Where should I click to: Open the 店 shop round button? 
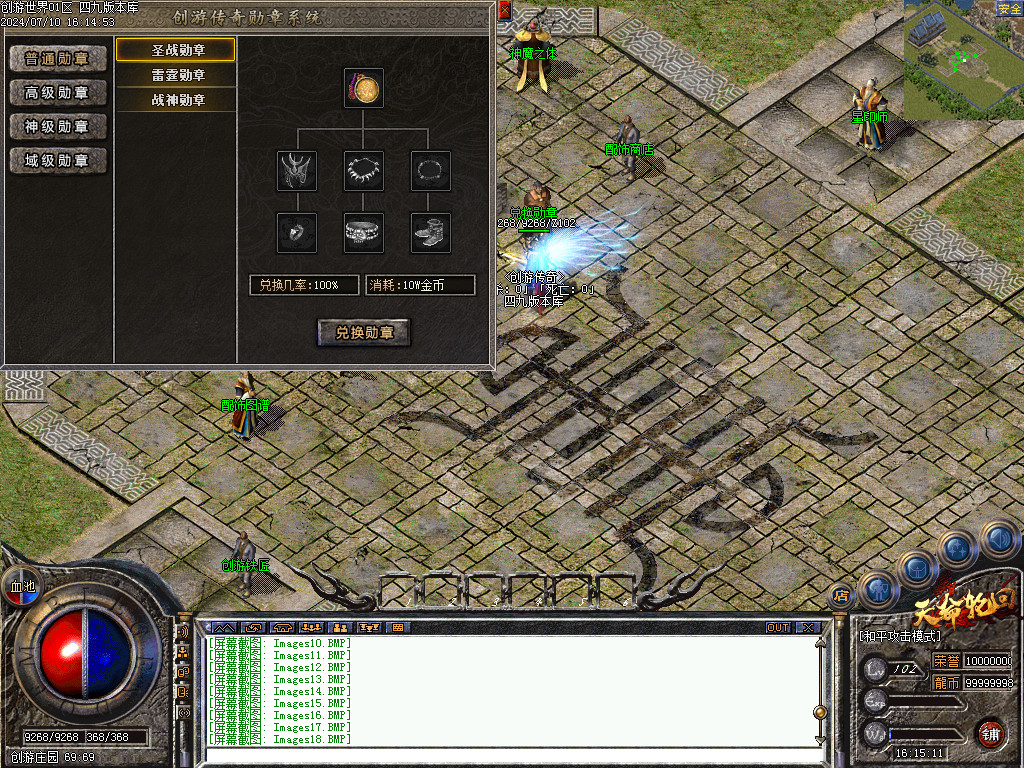tap(840, 596)
